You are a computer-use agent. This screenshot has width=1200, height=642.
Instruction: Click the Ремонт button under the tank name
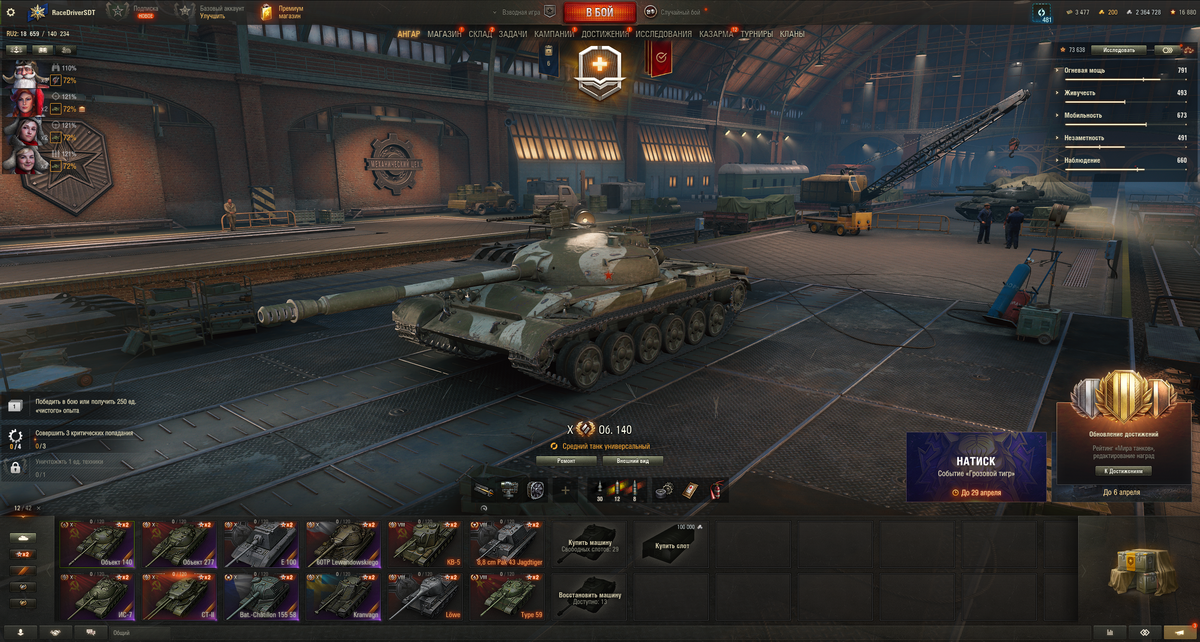point(566,461)
